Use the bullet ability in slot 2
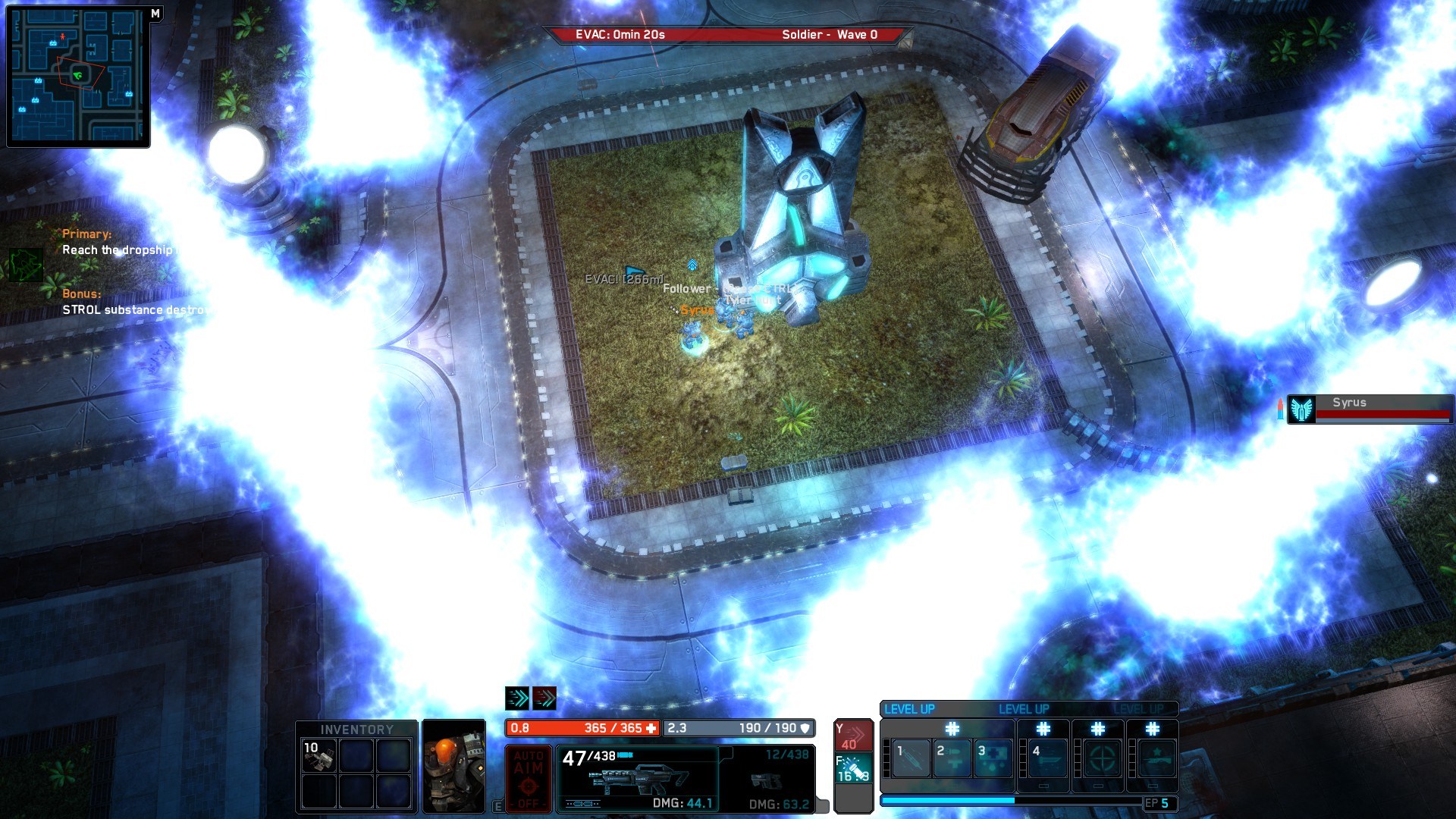Viewport: 1456px width, 819px height. pos(952,758)
